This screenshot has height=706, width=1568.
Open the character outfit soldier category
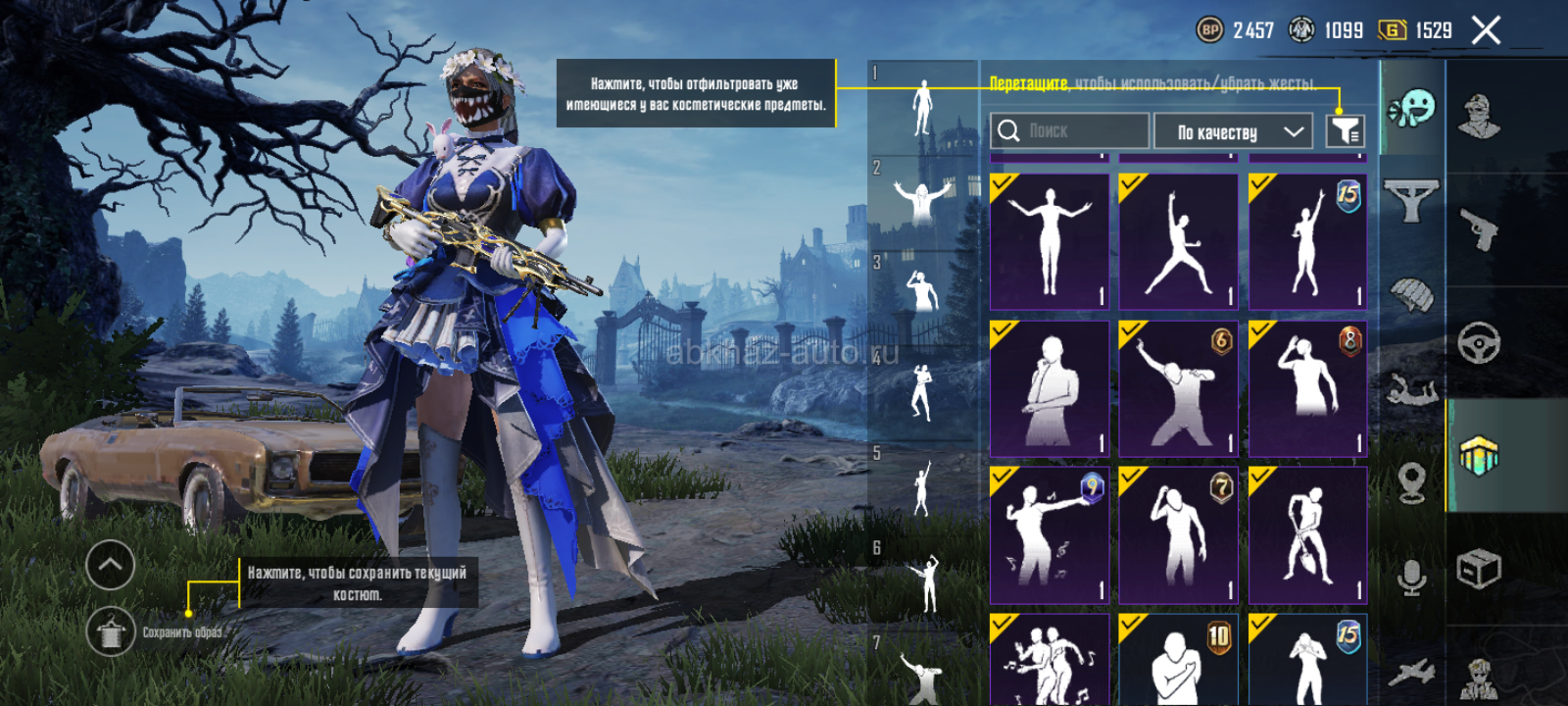[x=1479, y=118]
